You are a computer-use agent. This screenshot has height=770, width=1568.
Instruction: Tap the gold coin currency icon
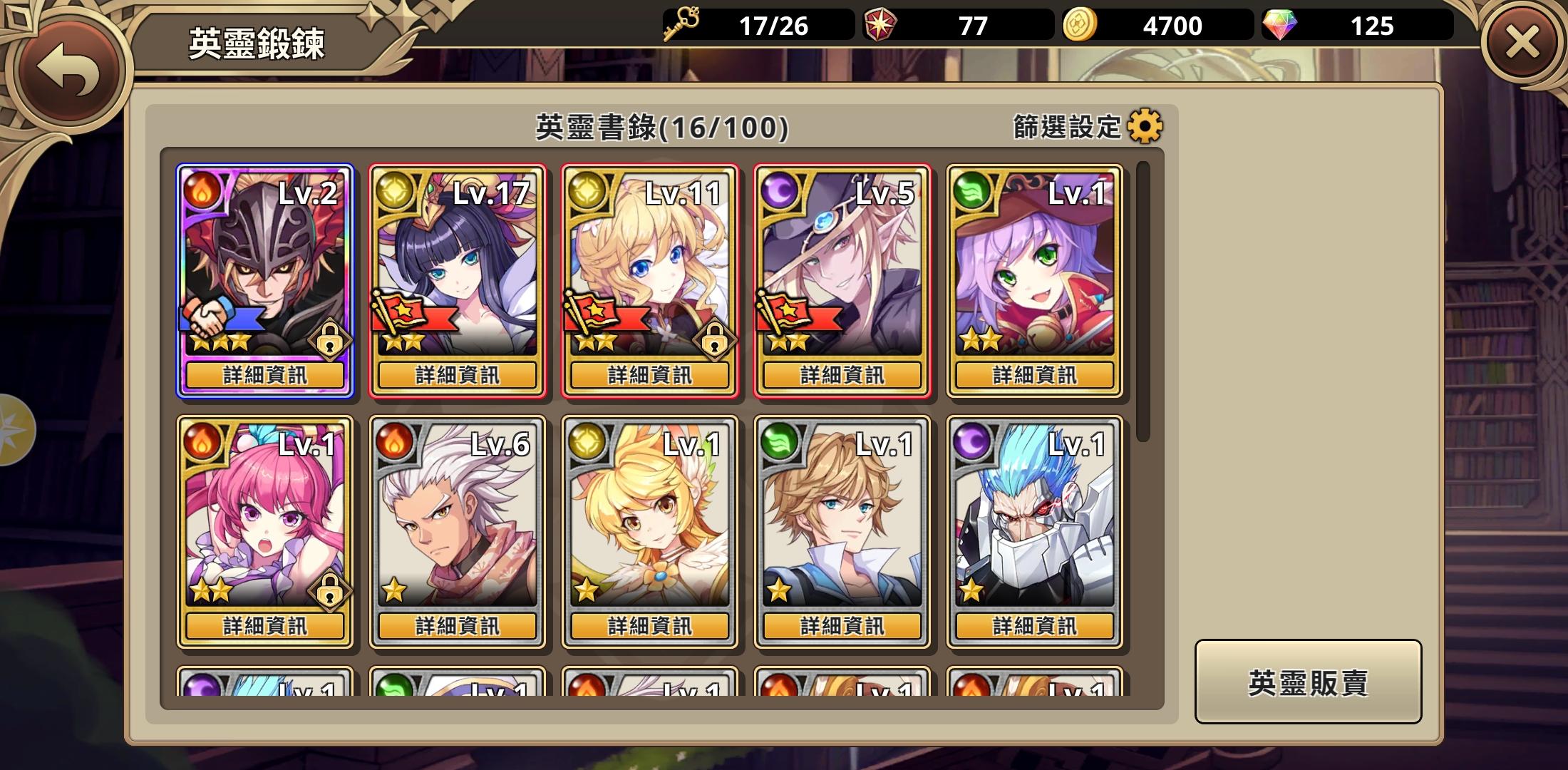[1080, 26]
